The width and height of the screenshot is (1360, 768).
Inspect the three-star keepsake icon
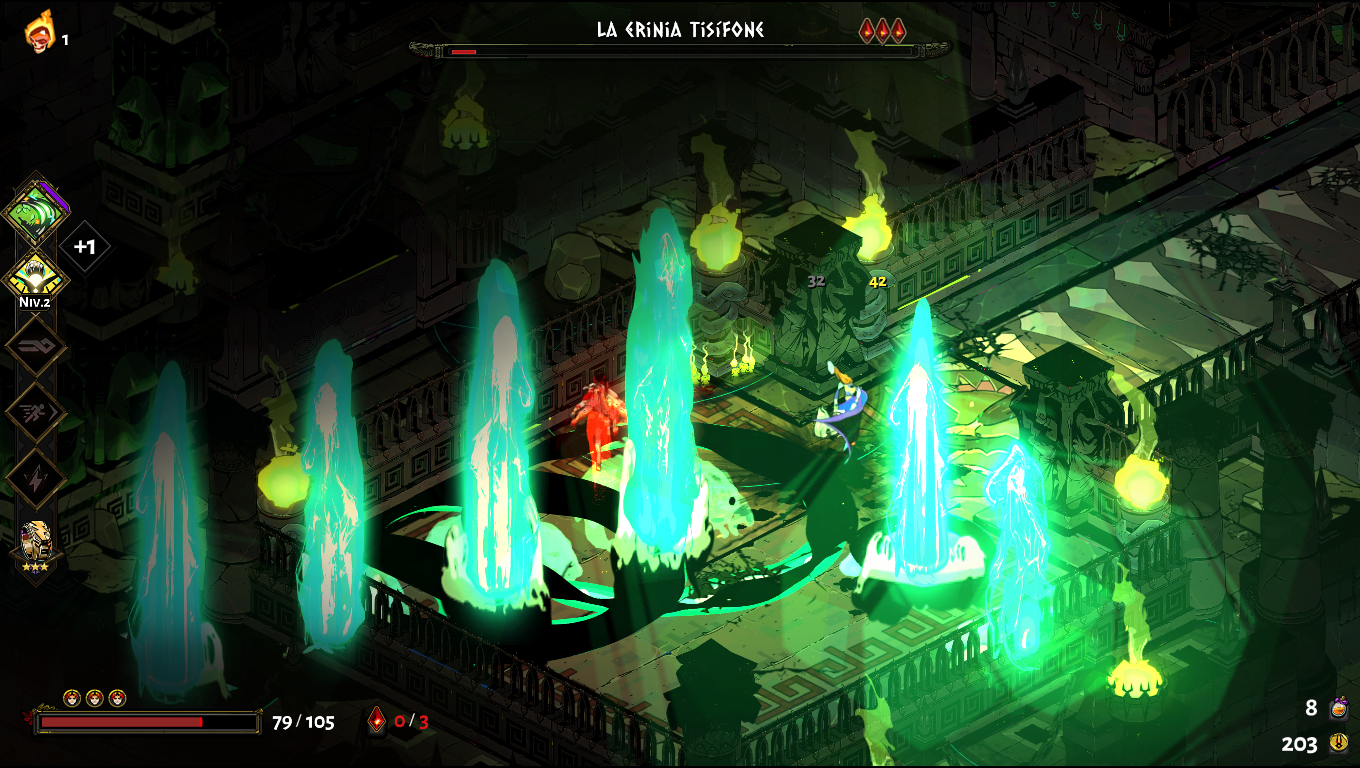coord(36,543)
